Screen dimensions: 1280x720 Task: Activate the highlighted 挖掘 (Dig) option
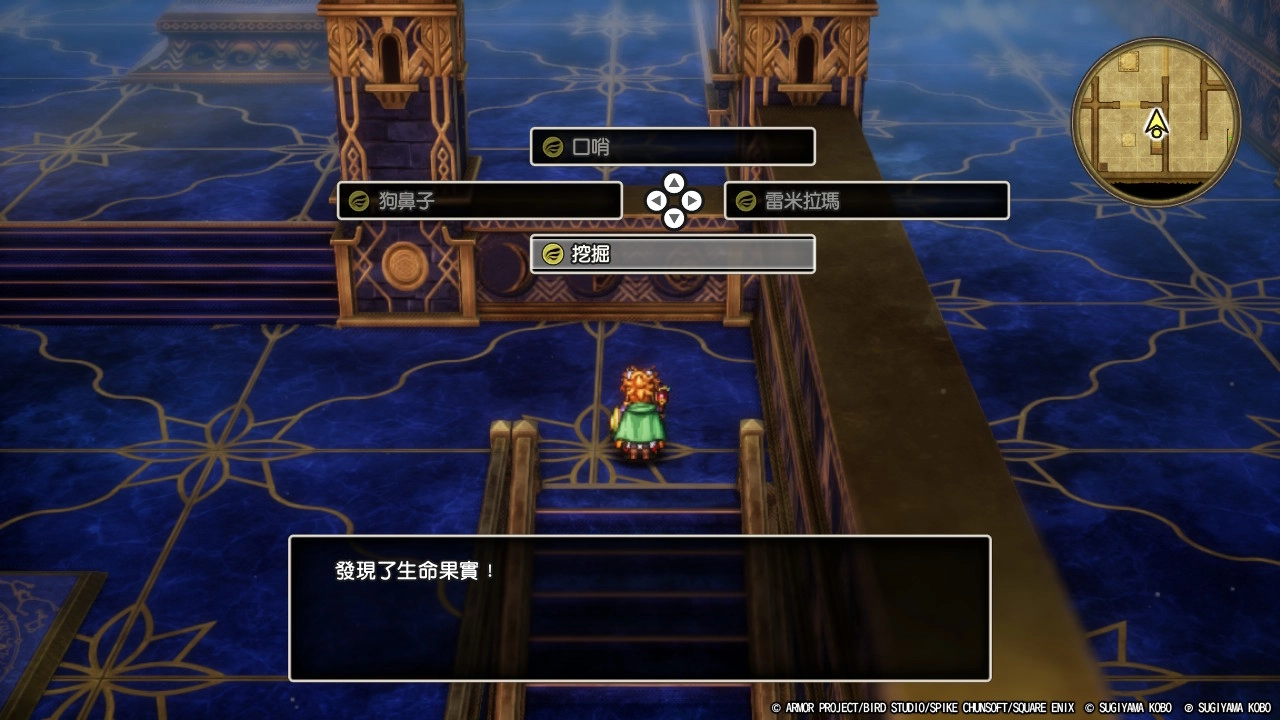point(672,254)
